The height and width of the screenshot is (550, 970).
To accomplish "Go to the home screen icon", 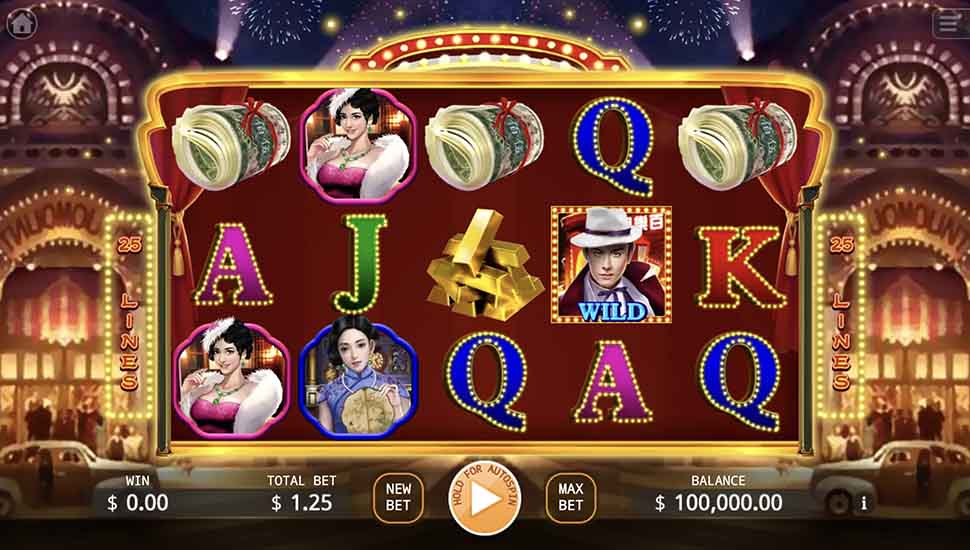I will pyautogui.click(x=21, y=23).
